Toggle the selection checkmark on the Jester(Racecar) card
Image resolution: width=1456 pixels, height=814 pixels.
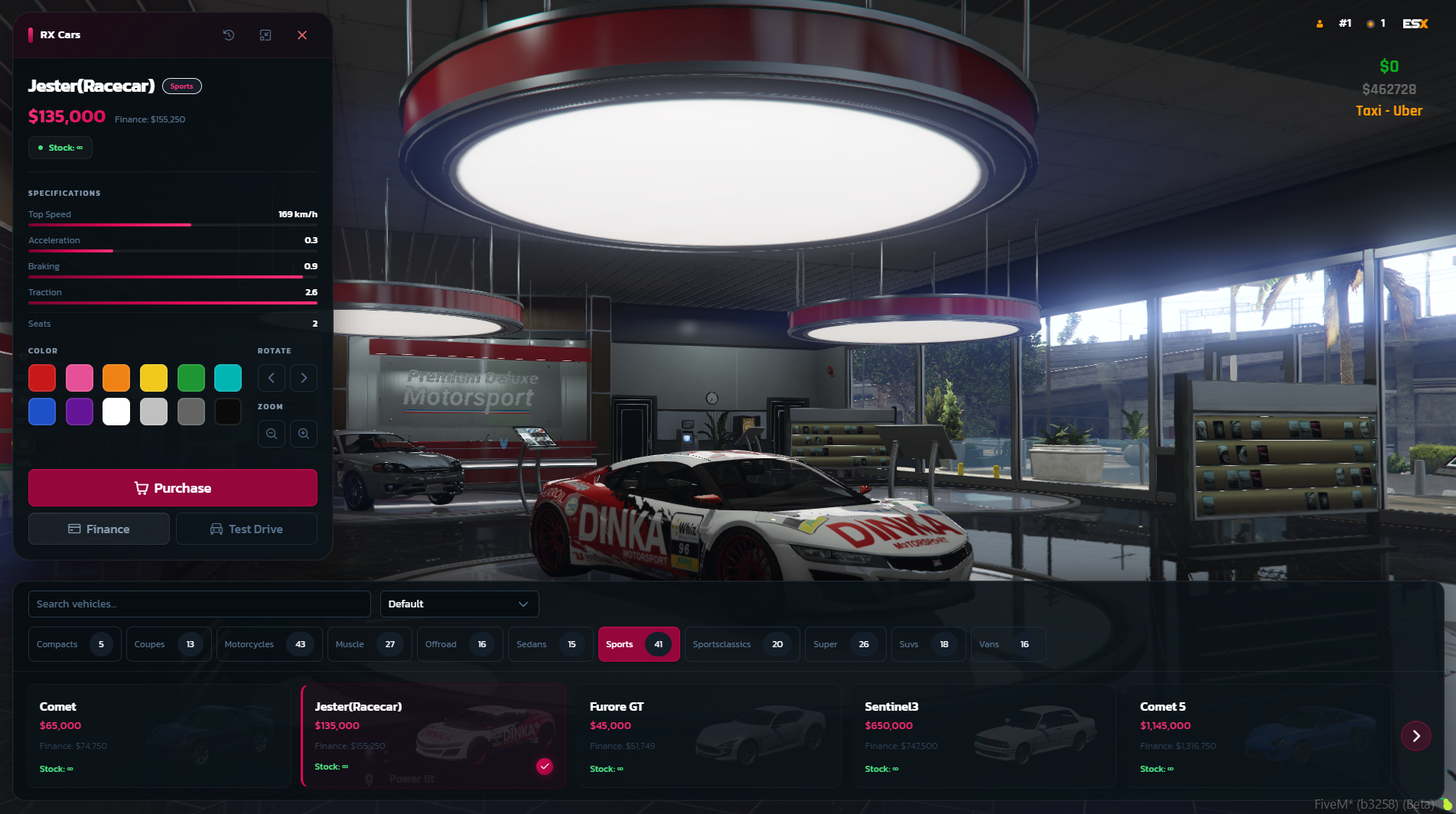click(545, 765)
